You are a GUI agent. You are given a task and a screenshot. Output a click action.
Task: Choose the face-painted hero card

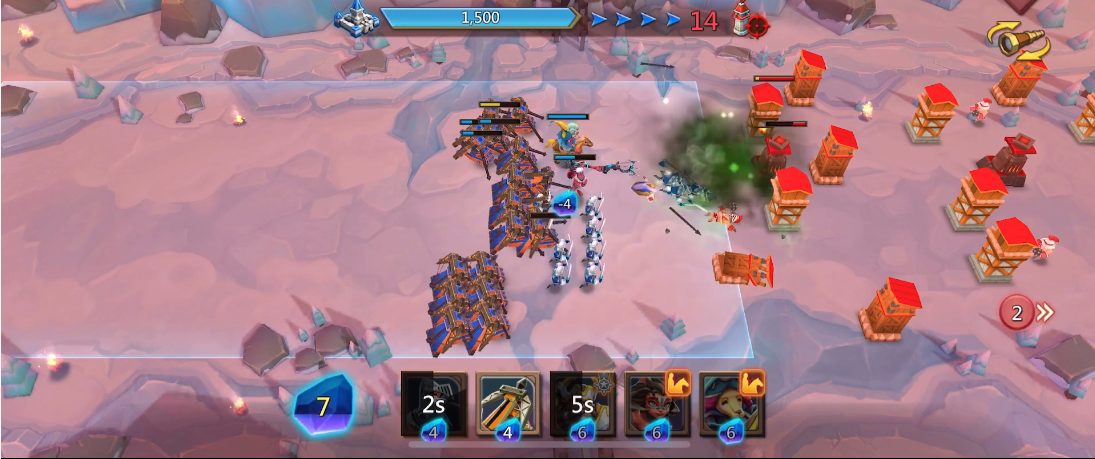[657, 404]
